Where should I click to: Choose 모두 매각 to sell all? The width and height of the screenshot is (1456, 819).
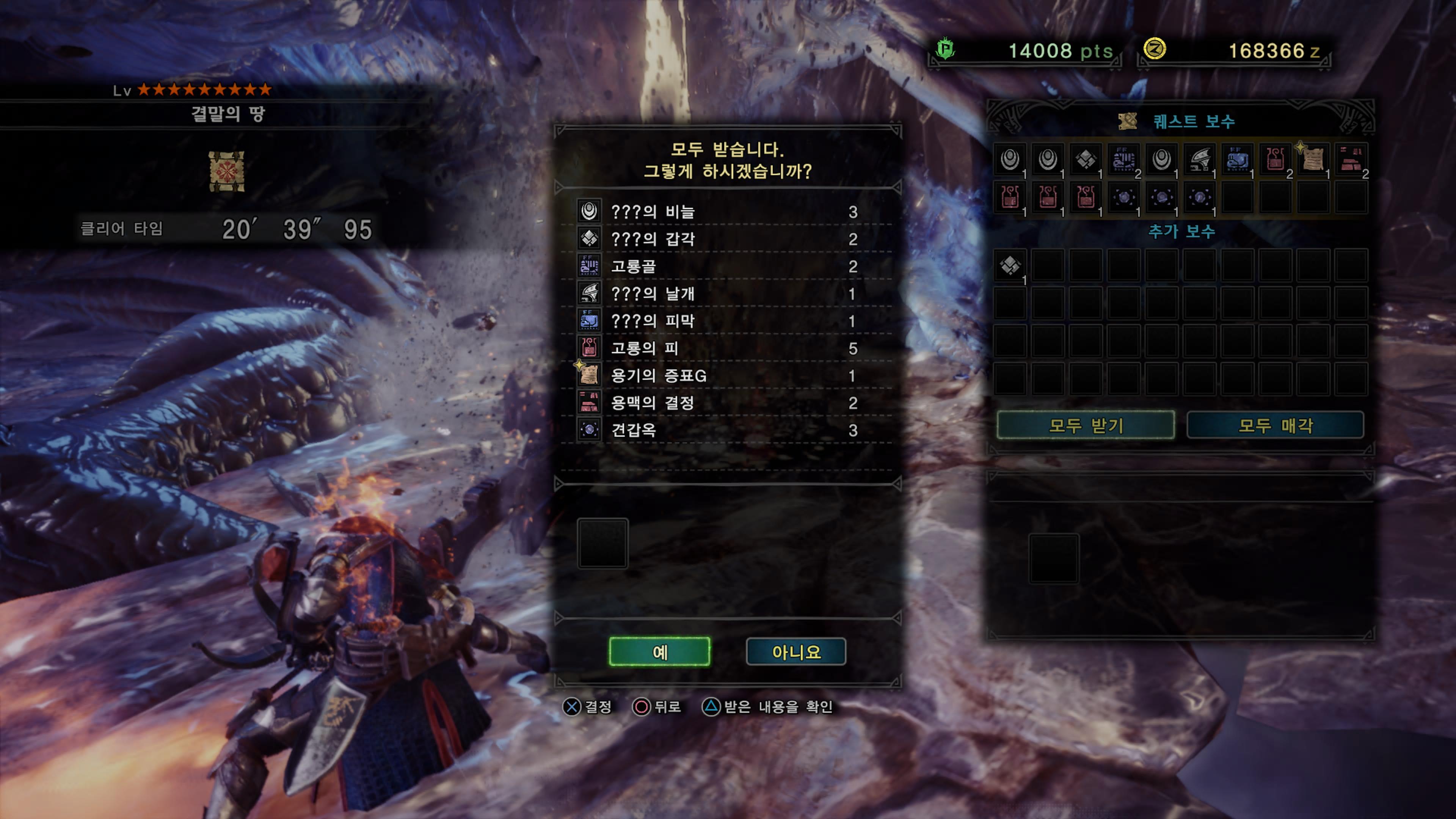pos(1275,425)
